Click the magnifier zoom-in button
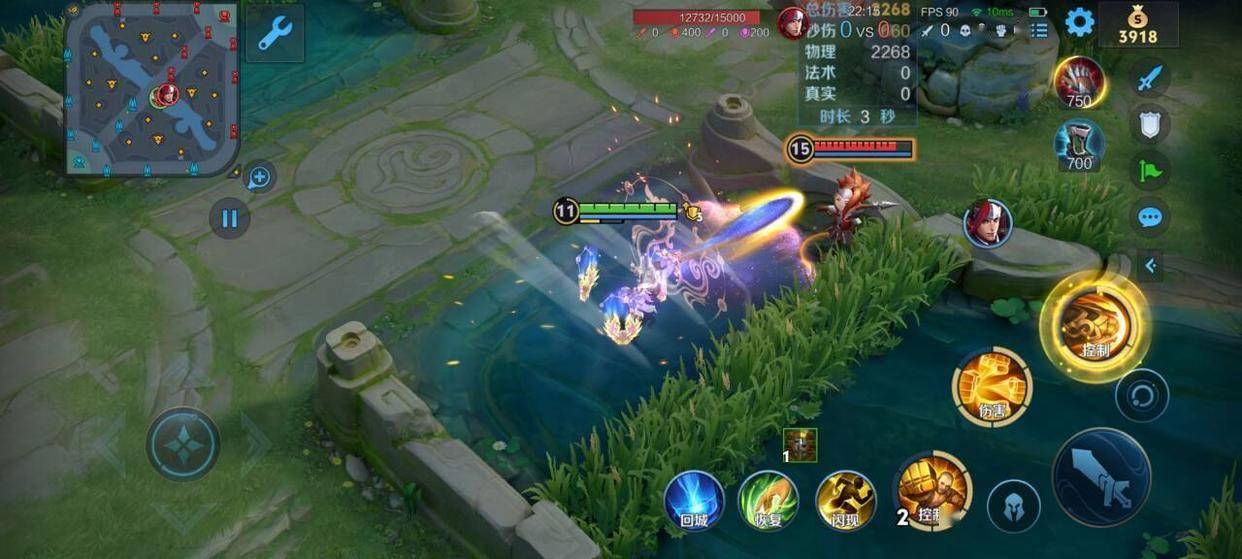The width and height of the screenshot is (1242, 559). point(259,179)
